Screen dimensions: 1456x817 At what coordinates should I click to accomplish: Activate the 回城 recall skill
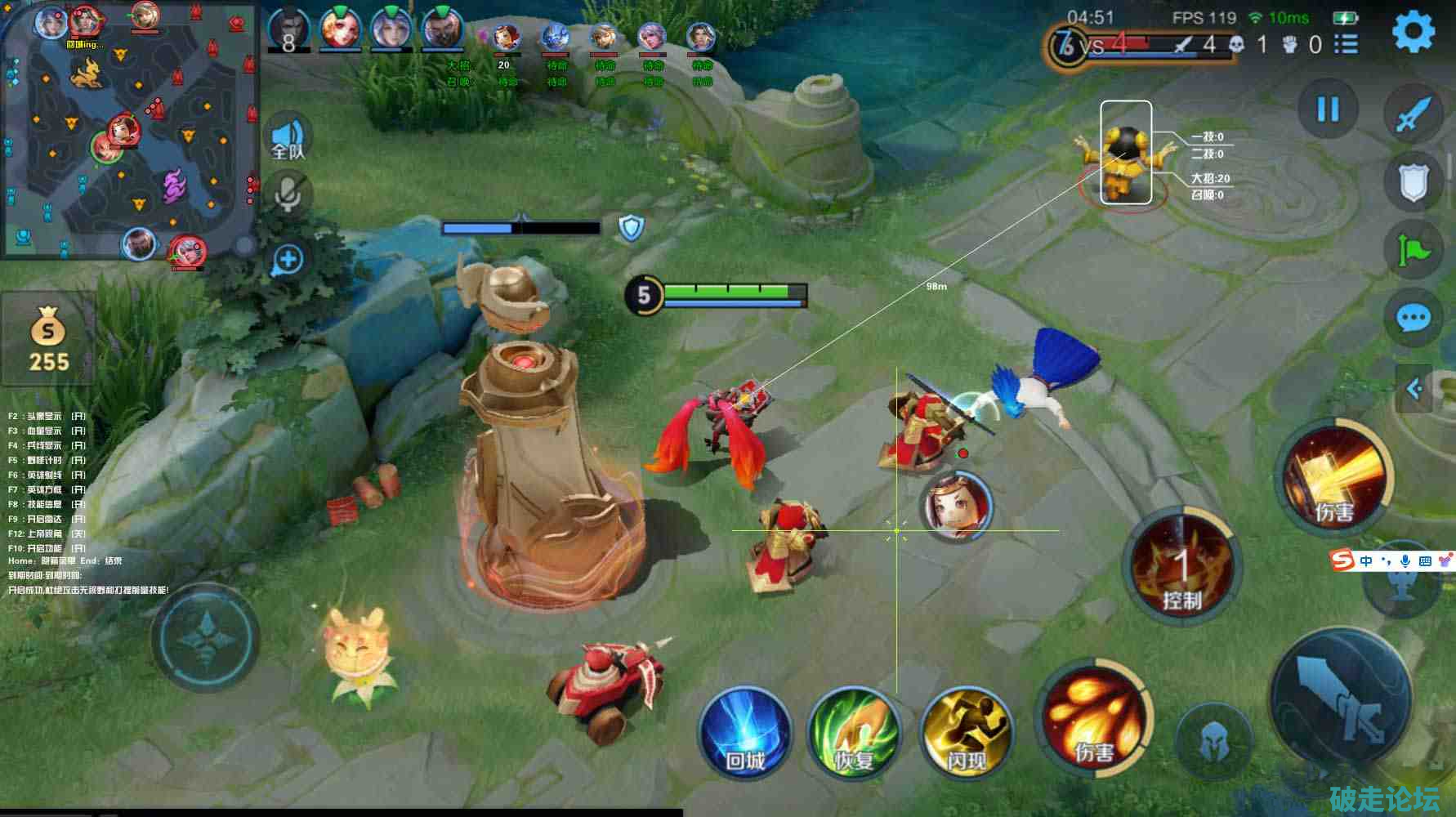point(744,732)
